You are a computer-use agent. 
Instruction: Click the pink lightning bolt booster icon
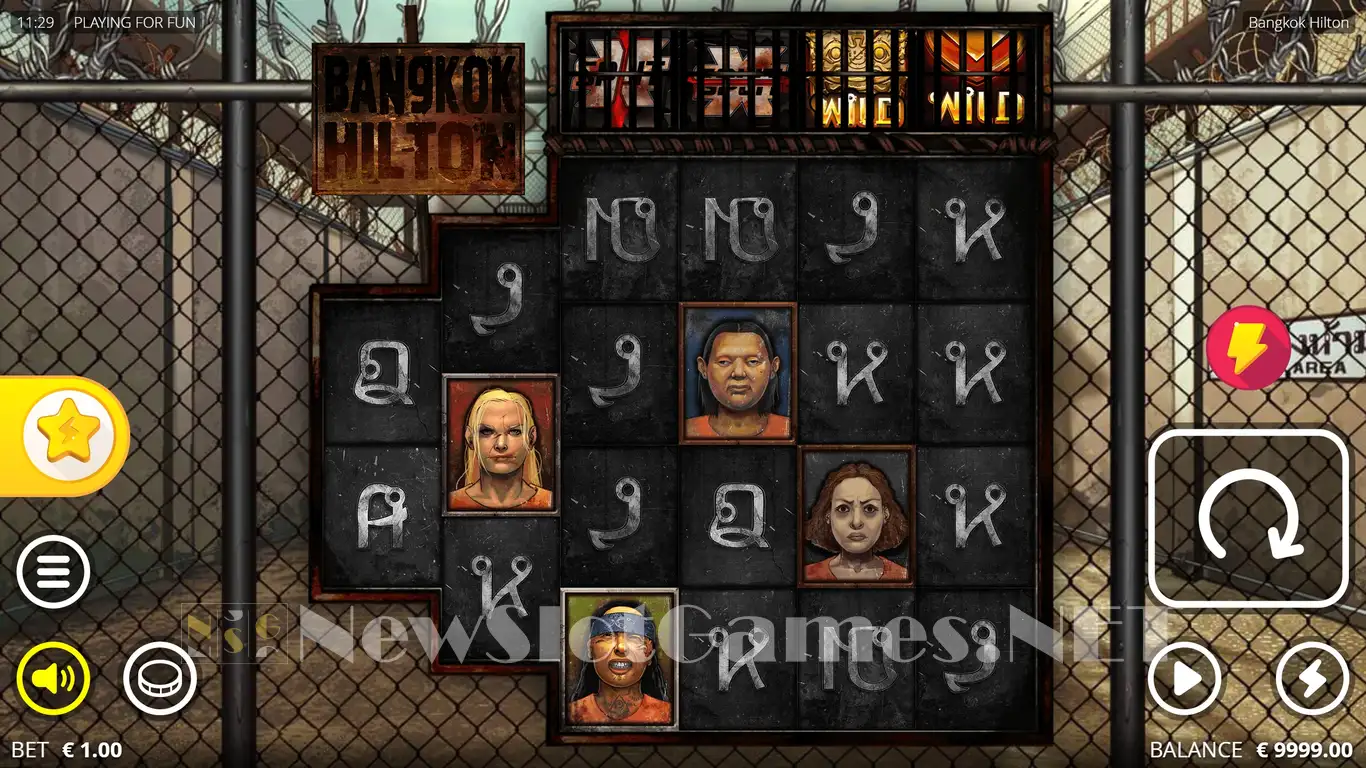1247,347
